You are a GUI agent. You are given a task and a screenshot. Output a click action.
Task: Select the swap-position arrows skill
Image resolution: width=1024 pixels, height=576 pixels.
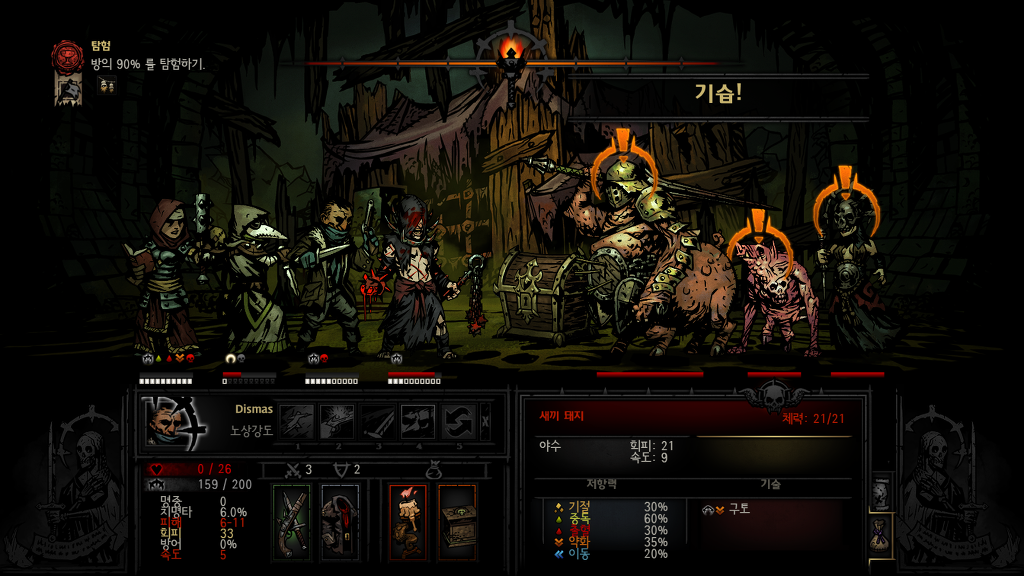[458, 421]
